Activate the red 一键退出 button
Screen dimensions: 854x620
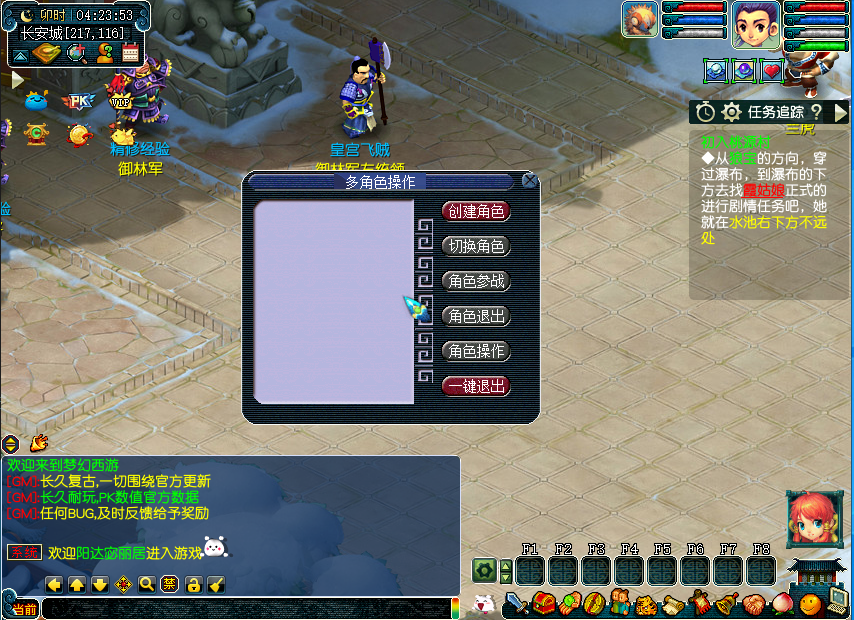476,386
